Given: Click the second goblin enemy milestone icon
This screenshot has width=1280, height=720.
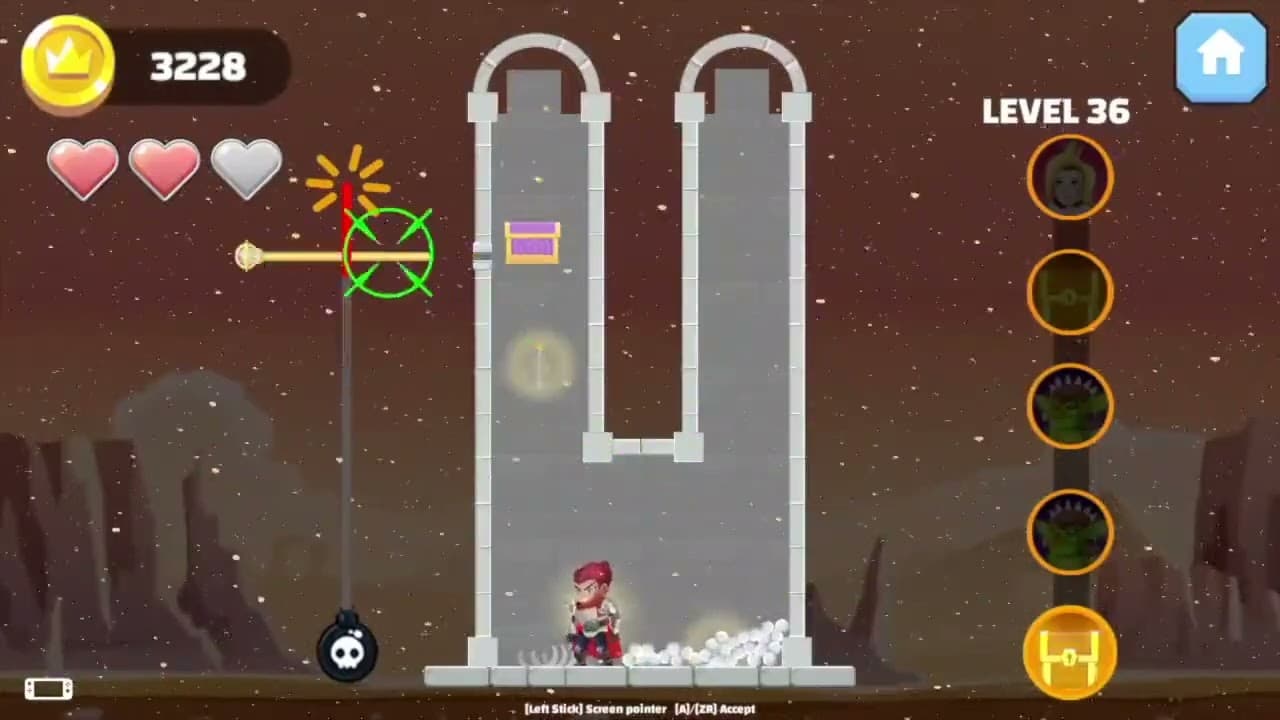Looking at the screenshot, I should pos(1069,532).
